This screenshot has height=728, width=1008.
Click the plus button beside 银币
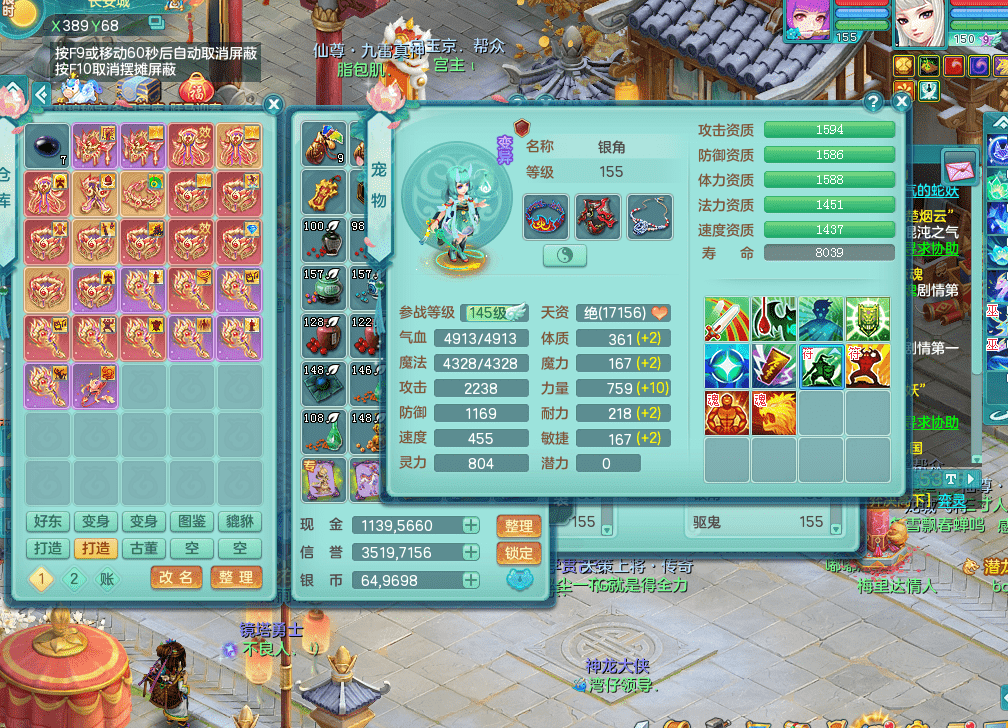pos(470,580)
